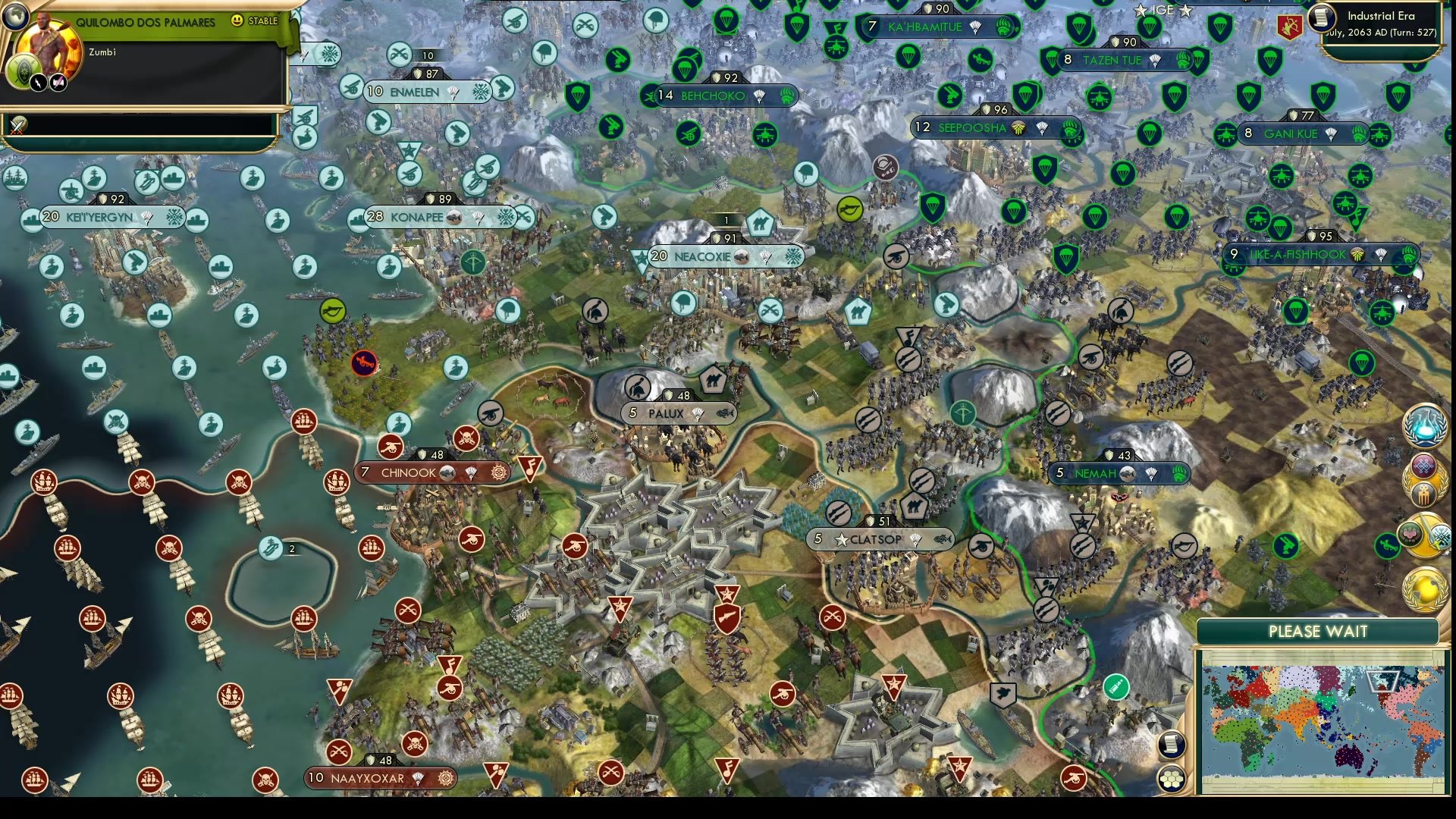Click the globe icon beside the leader panel
Screen dimensions: 1456x819
point(16,16)
